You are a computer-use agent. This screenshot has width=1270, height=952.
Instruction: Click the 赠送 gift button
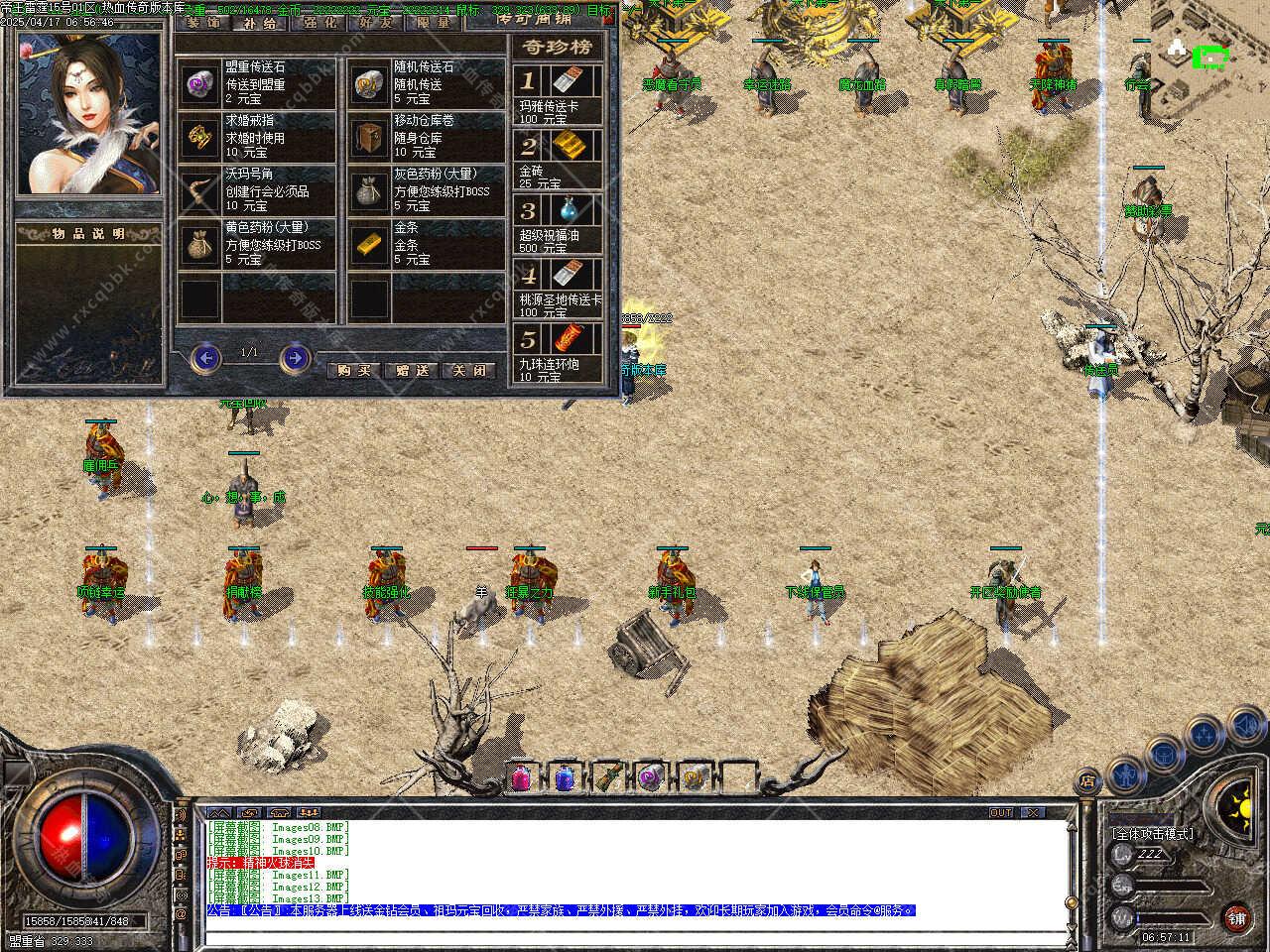[x=412, y=370]
